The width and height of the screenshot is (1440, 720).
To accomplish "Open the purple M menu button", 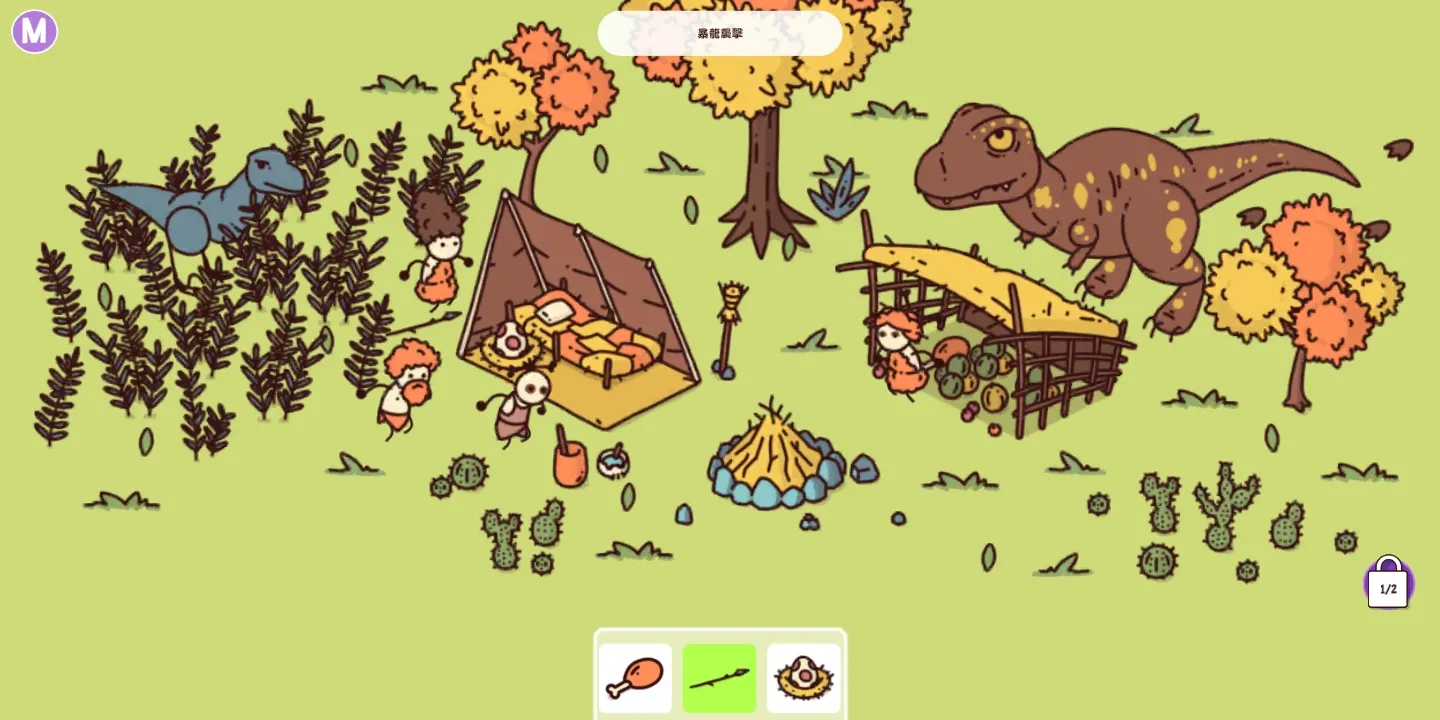I will [x=34, y=31].
